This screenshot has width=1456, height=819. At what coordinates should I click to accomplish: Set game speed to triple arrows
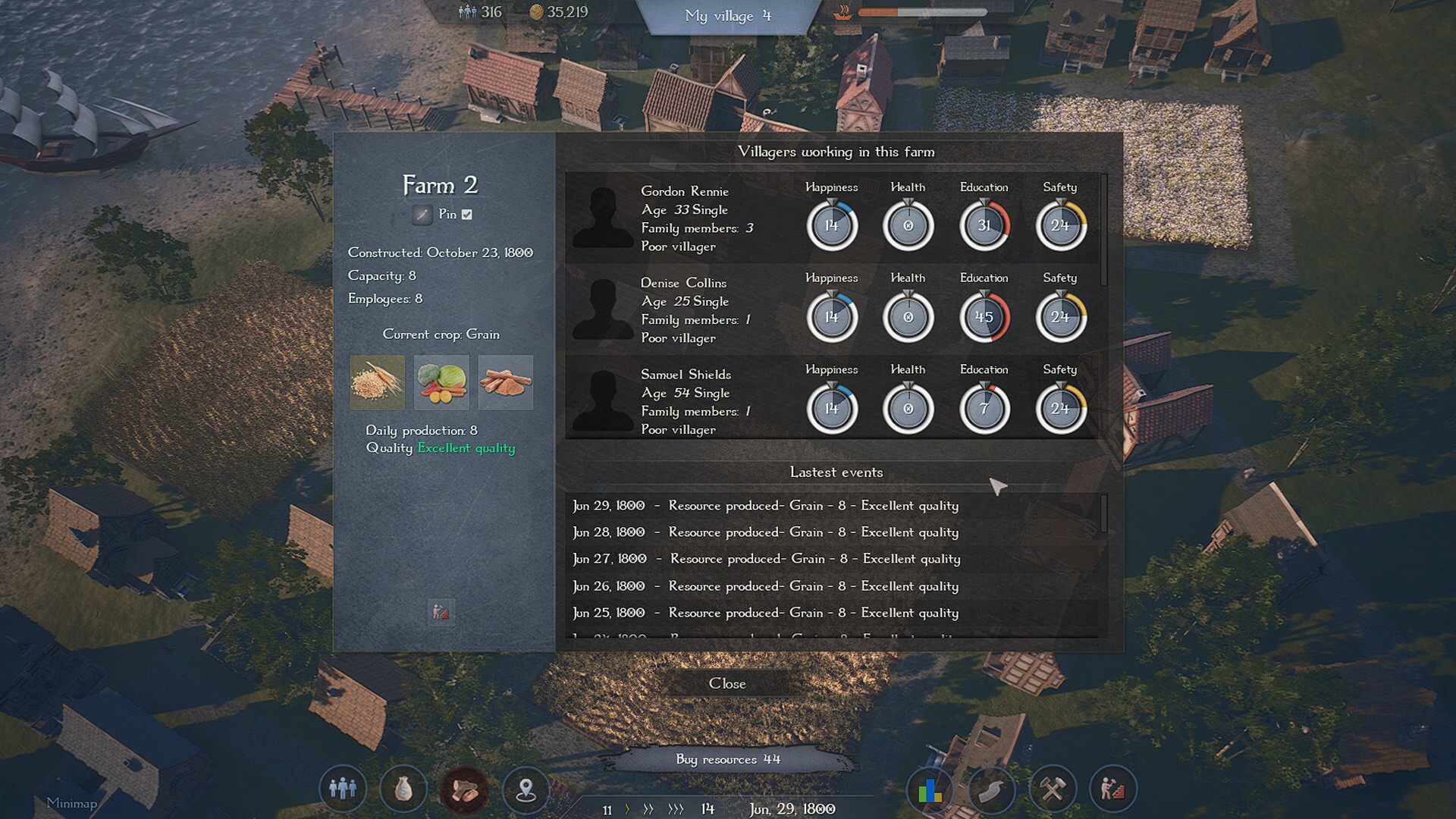pyautogui.click(x=675, y=809)
